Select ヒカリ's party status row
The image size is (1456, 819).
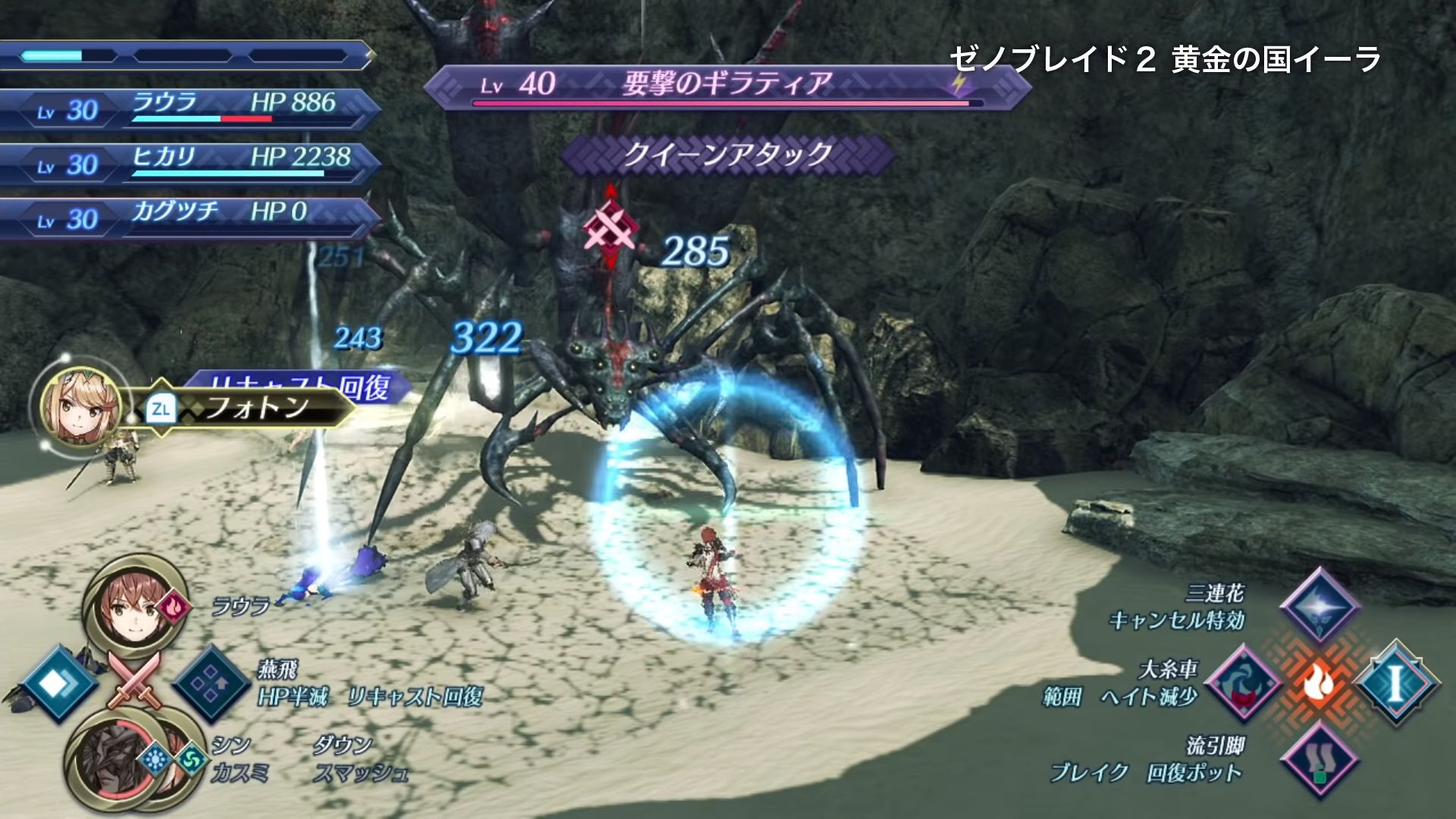click(190, 164)
